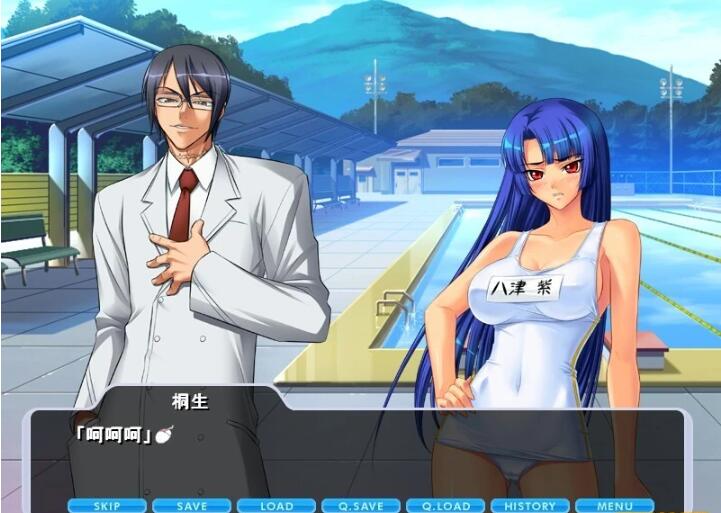Show the dialogue HISTORY log
This screenshot has height=513, width=721.
pyautogui.click(x=530, y=506)
